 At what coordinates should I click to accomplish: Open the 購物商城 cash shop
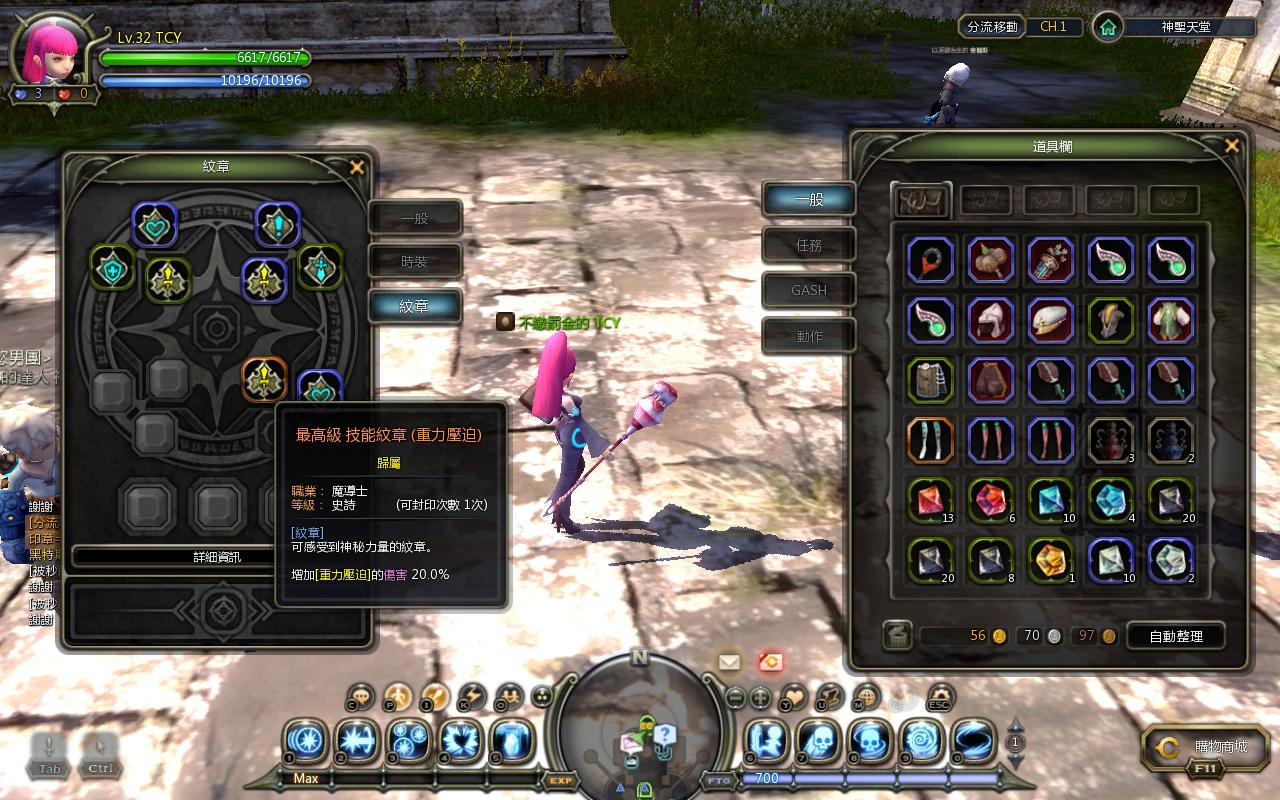click(x=1206, y=747)
